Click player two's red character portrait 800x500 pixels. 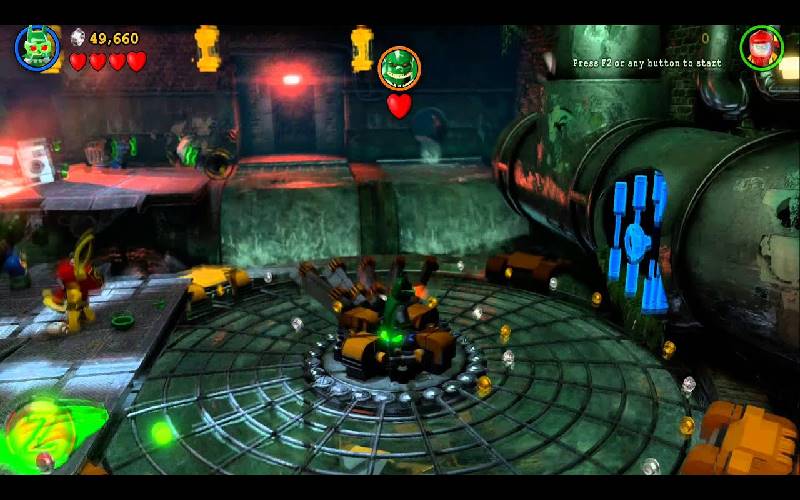click(x=761, y=47)
